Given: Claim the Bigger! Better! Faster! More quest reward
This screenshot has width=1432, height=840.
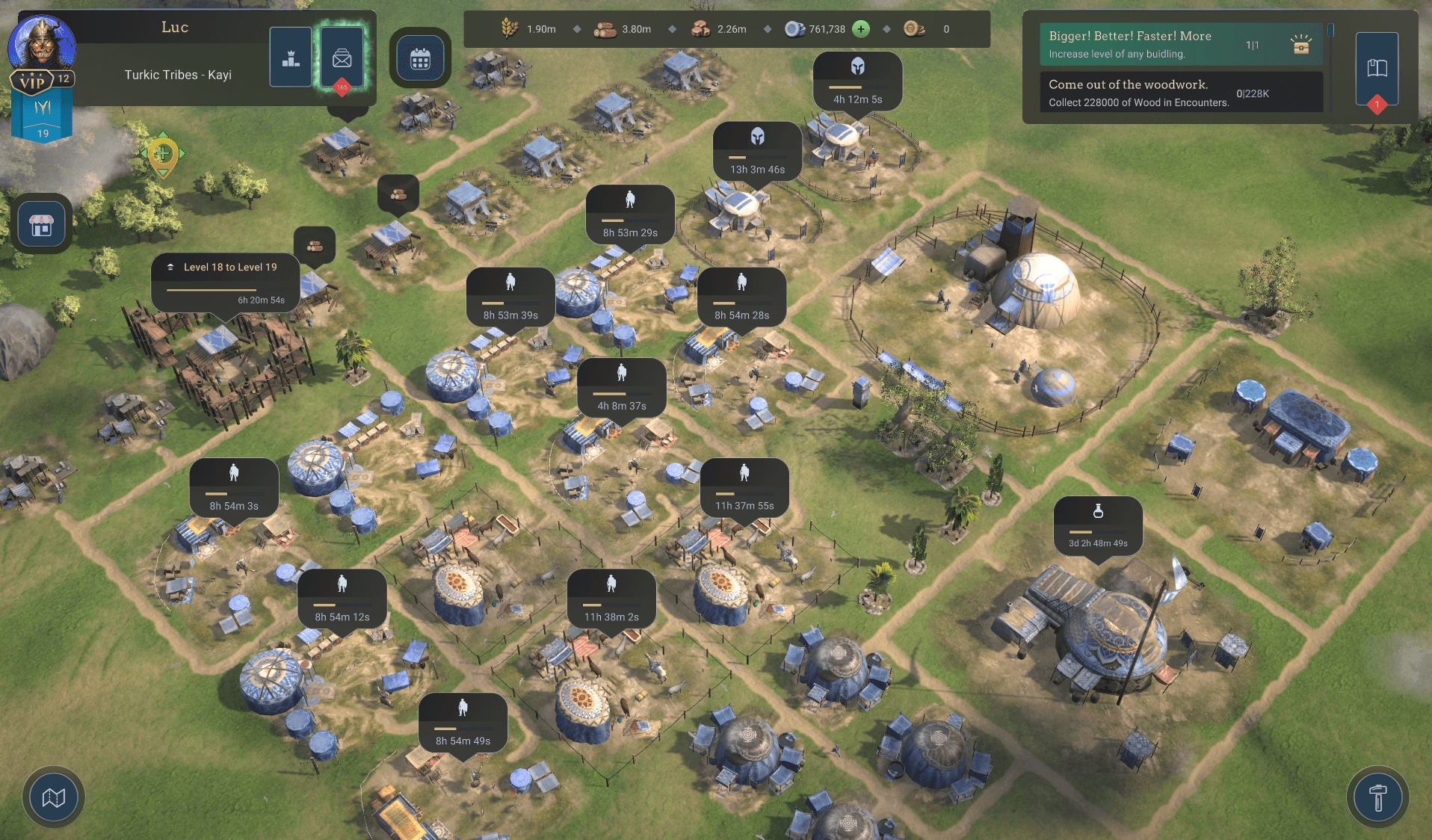Looking at the screenshot, I should click(1300, 45).
